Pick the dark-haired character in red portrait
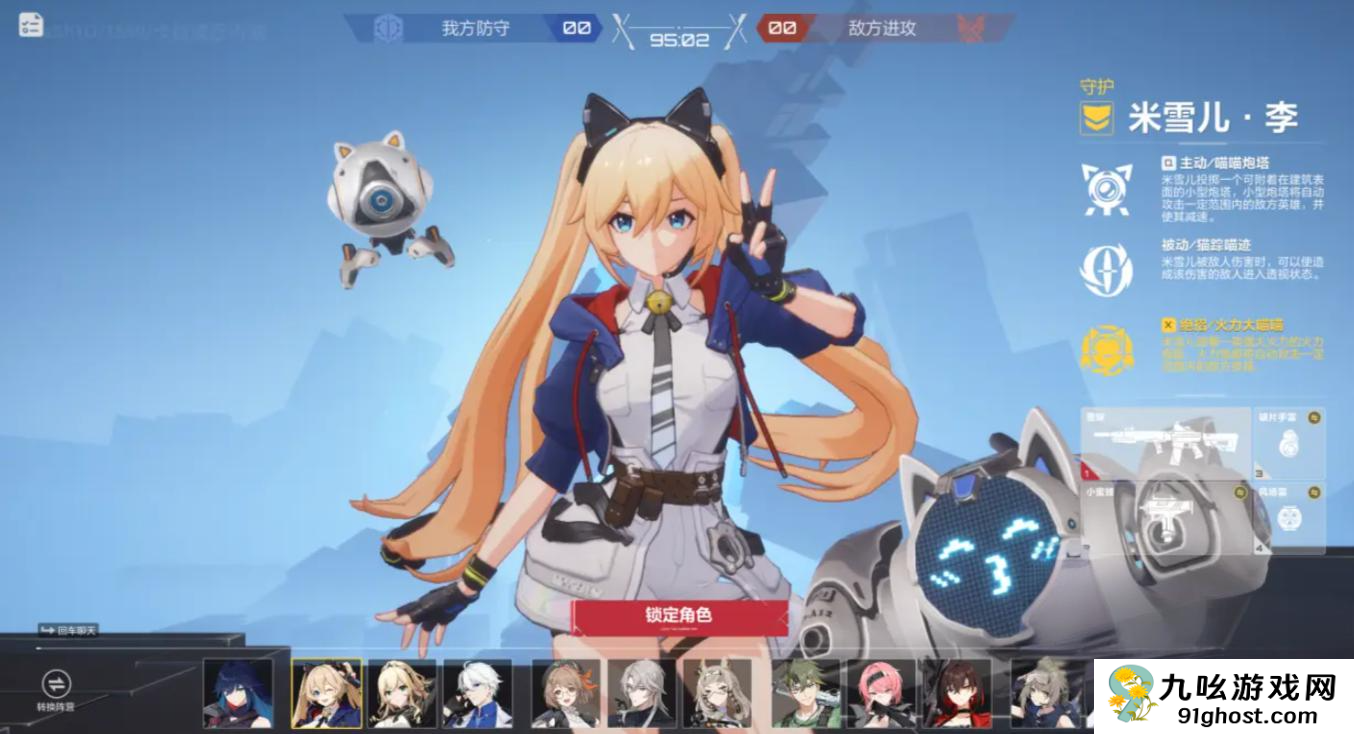 click(x=957, y=692)
